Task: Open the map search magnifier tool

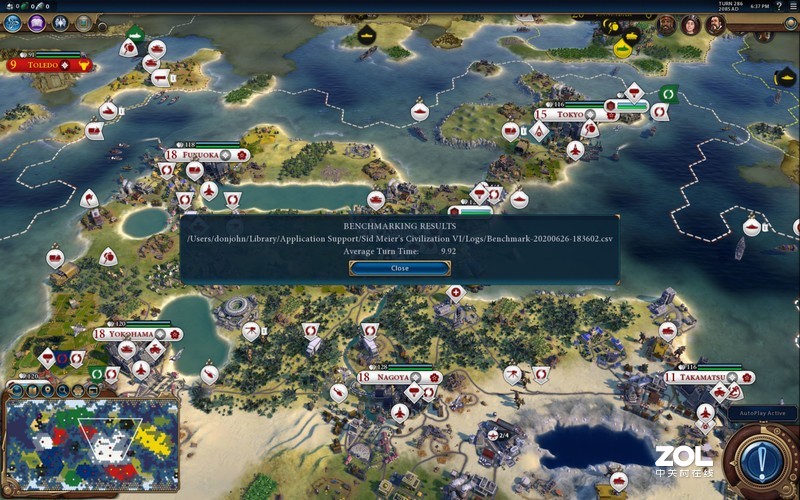Action: (x=63, y=389)
